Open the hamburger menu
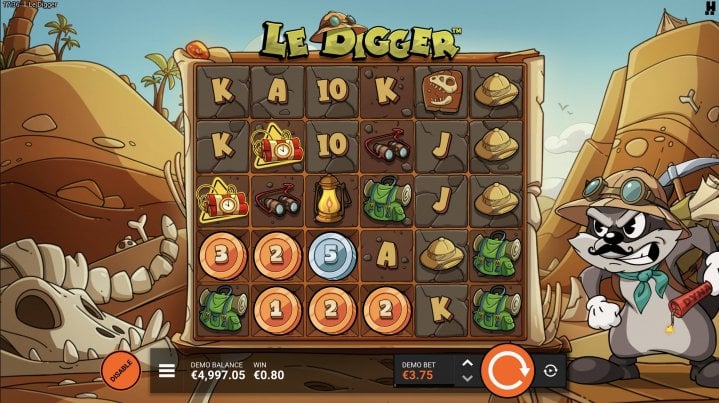This screenshot has height=403, width=719. [x=167, y=372]
